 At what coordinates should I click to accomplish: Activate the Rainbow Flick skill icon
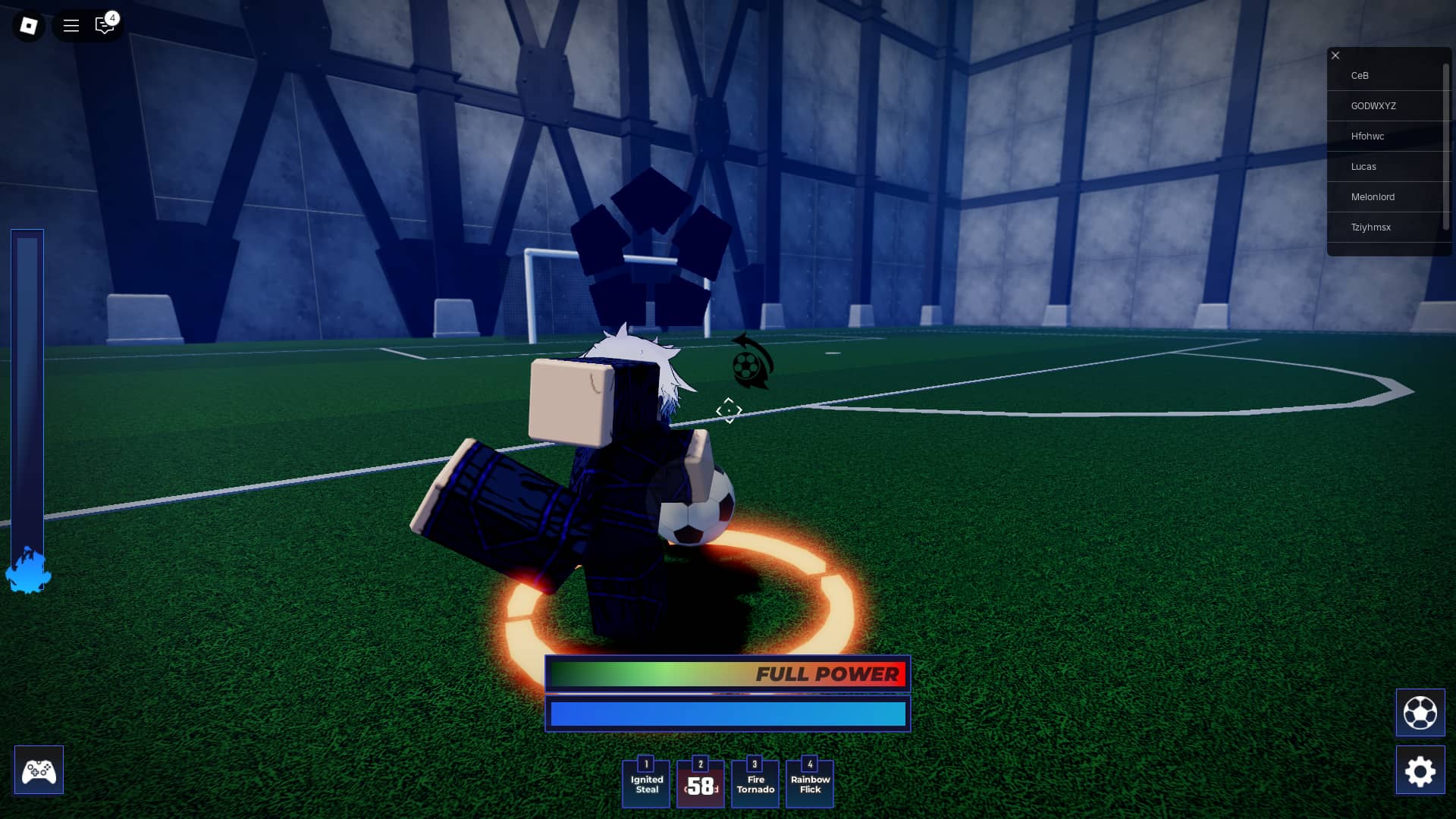tap(810, 783)
